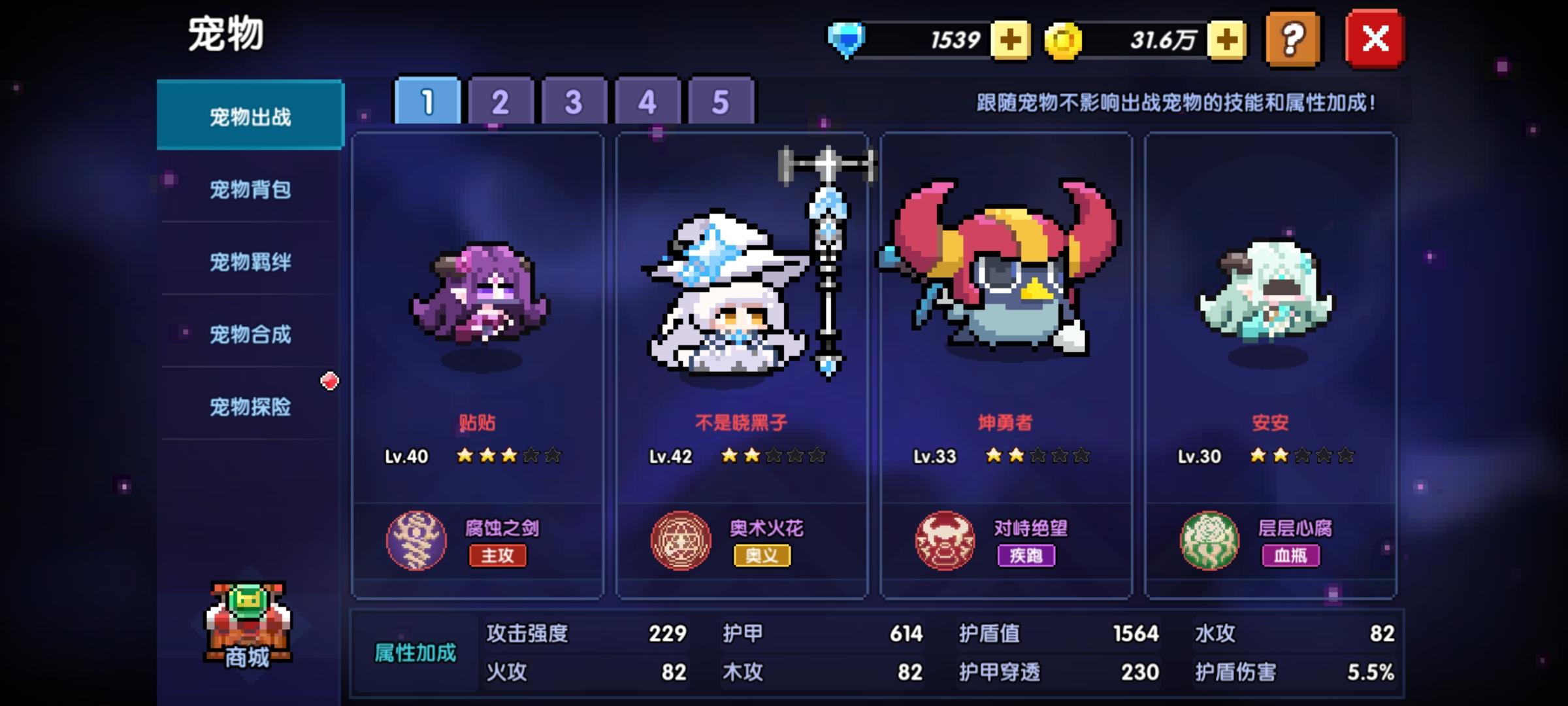The image size is (1568, 706).
Task: Open the 宠物羁绊 section
Action: click(x=250, y=261)
